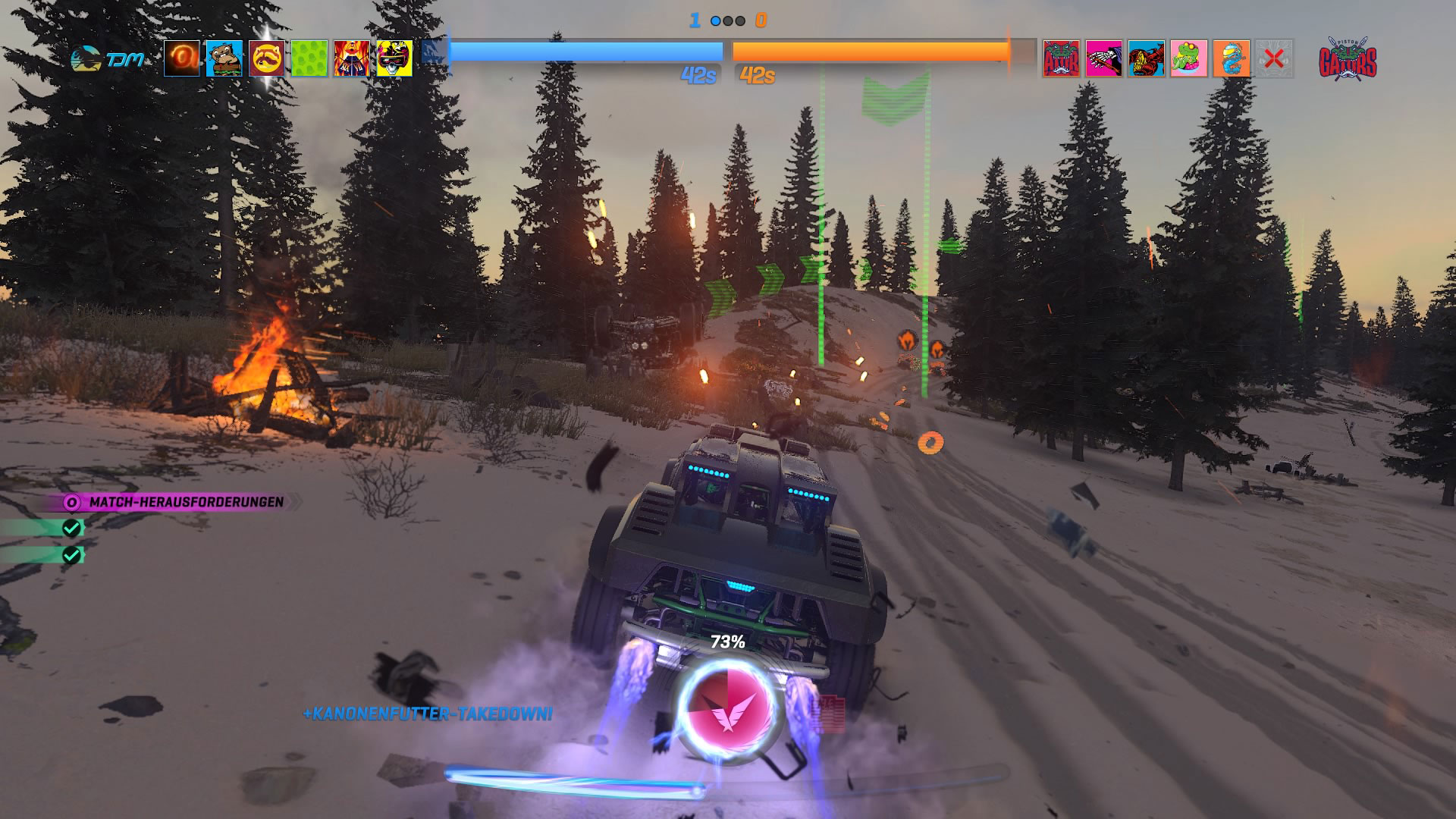Click the red lobster enemy avatar
The image size is (1456, 819).
click(x=1146, y=58)
